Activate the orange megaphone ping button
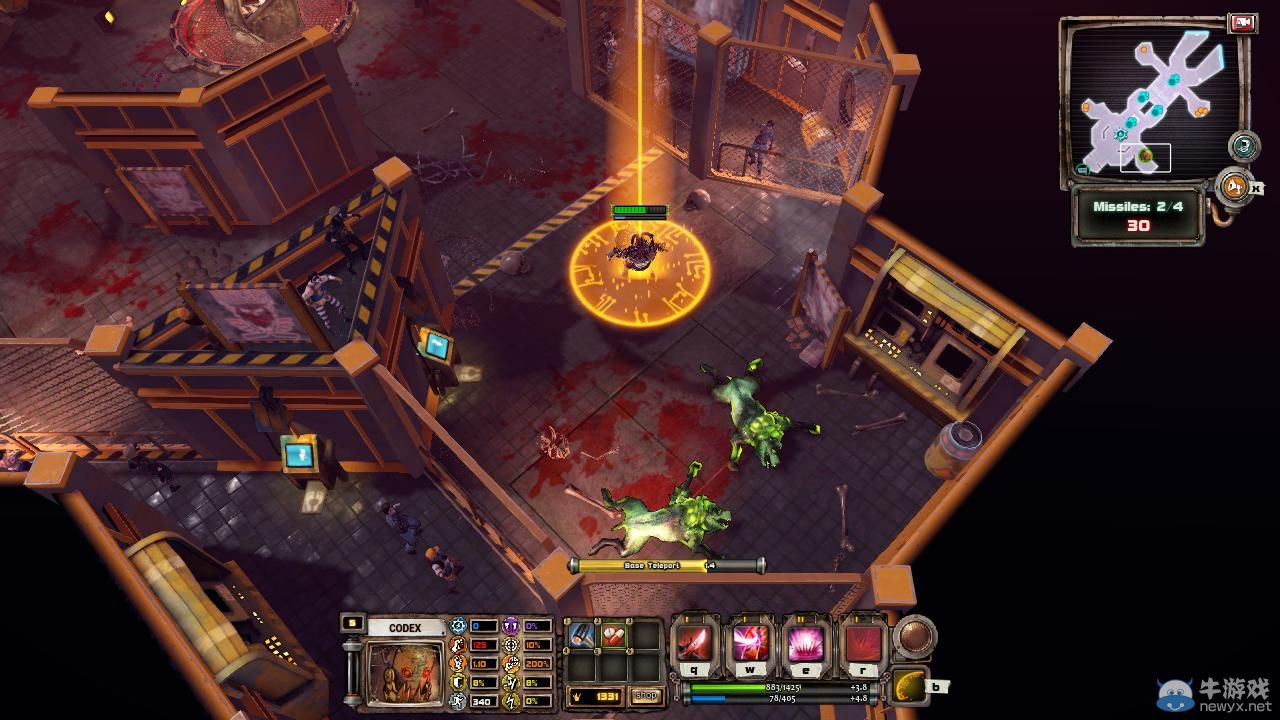The image size is (1280, 720). click(x=1235, y=186)
